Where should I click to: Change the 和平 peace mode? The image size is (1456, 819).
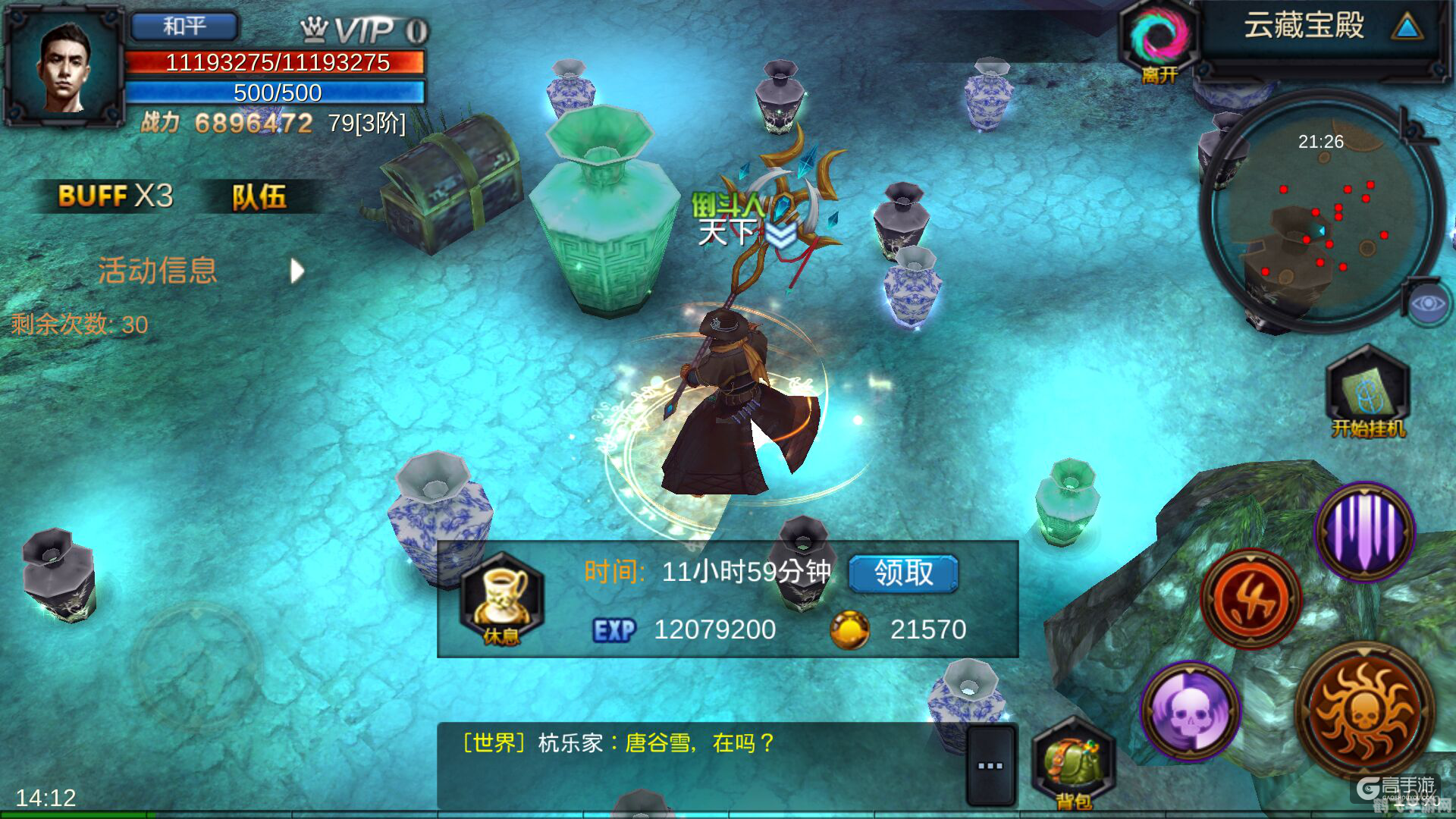(x=184, y=27)
